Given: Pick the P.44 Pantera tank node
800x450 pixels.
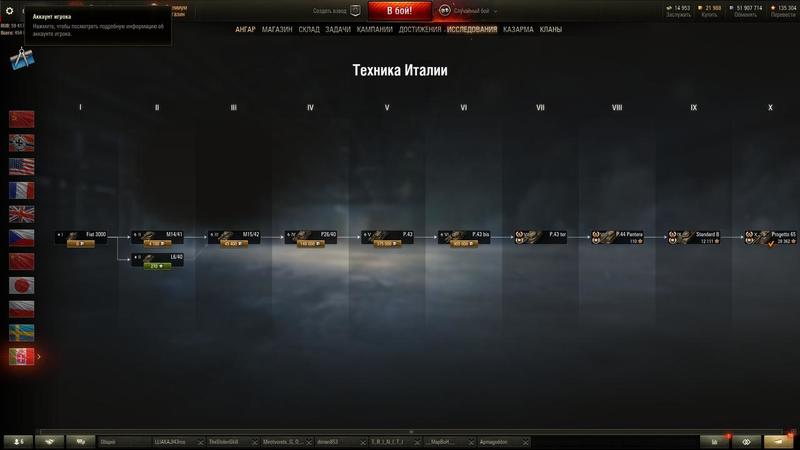Looking at the screenshot, I should coord(616,238).
